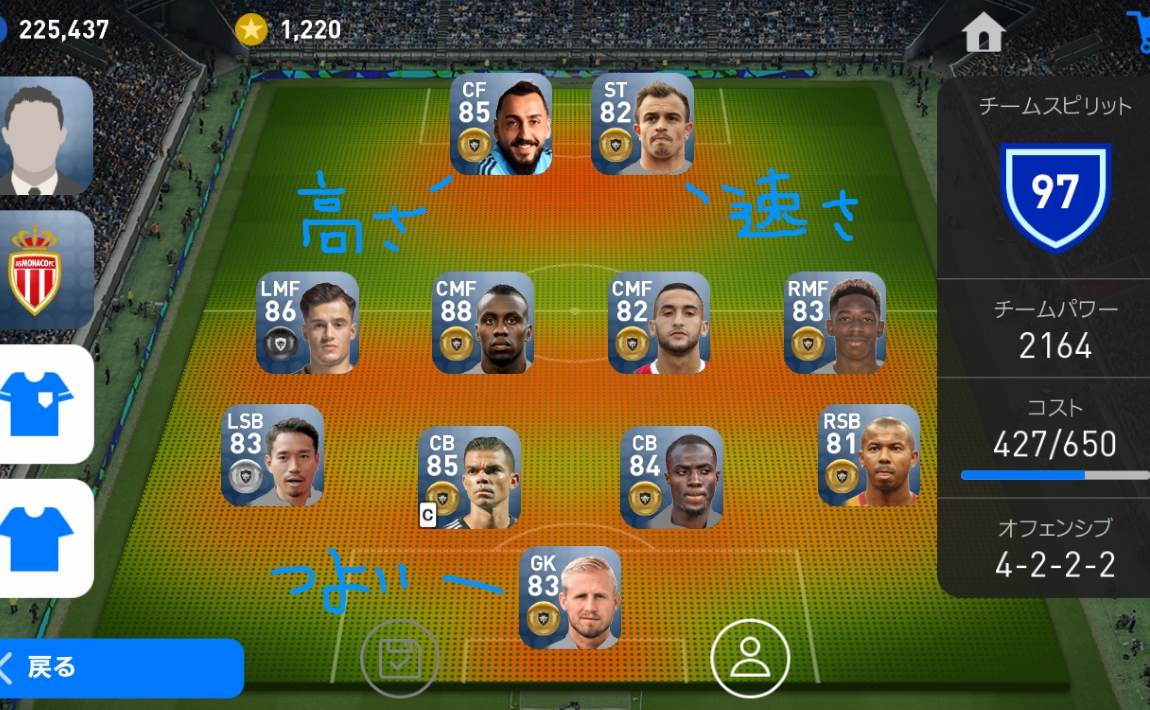Select the CF player card rated 85
Image resolution: width=1150 pixels, height=710 pixels.
point(501,125)
